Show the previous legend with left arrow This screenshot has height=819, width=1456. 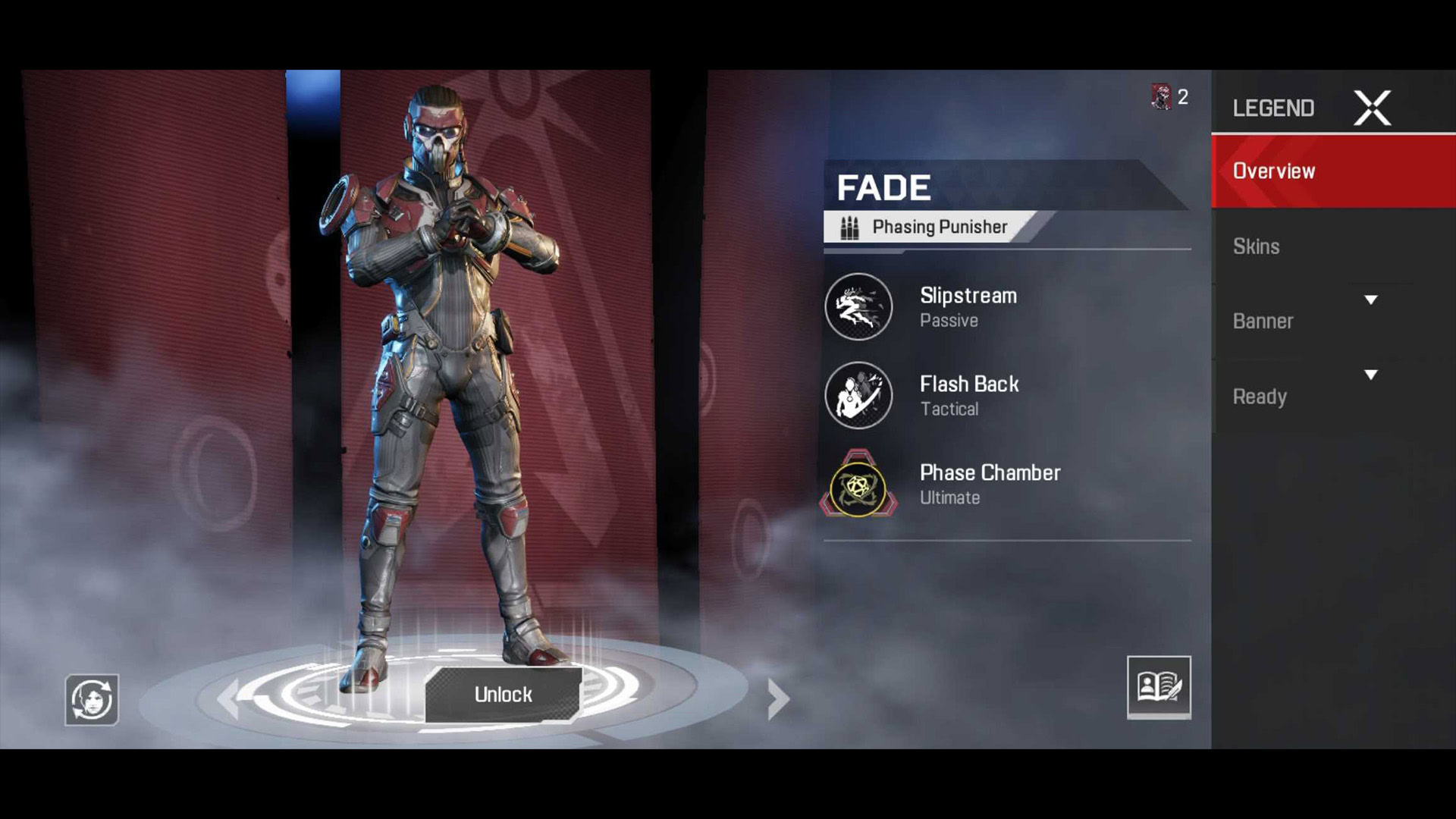coord(228,698)
